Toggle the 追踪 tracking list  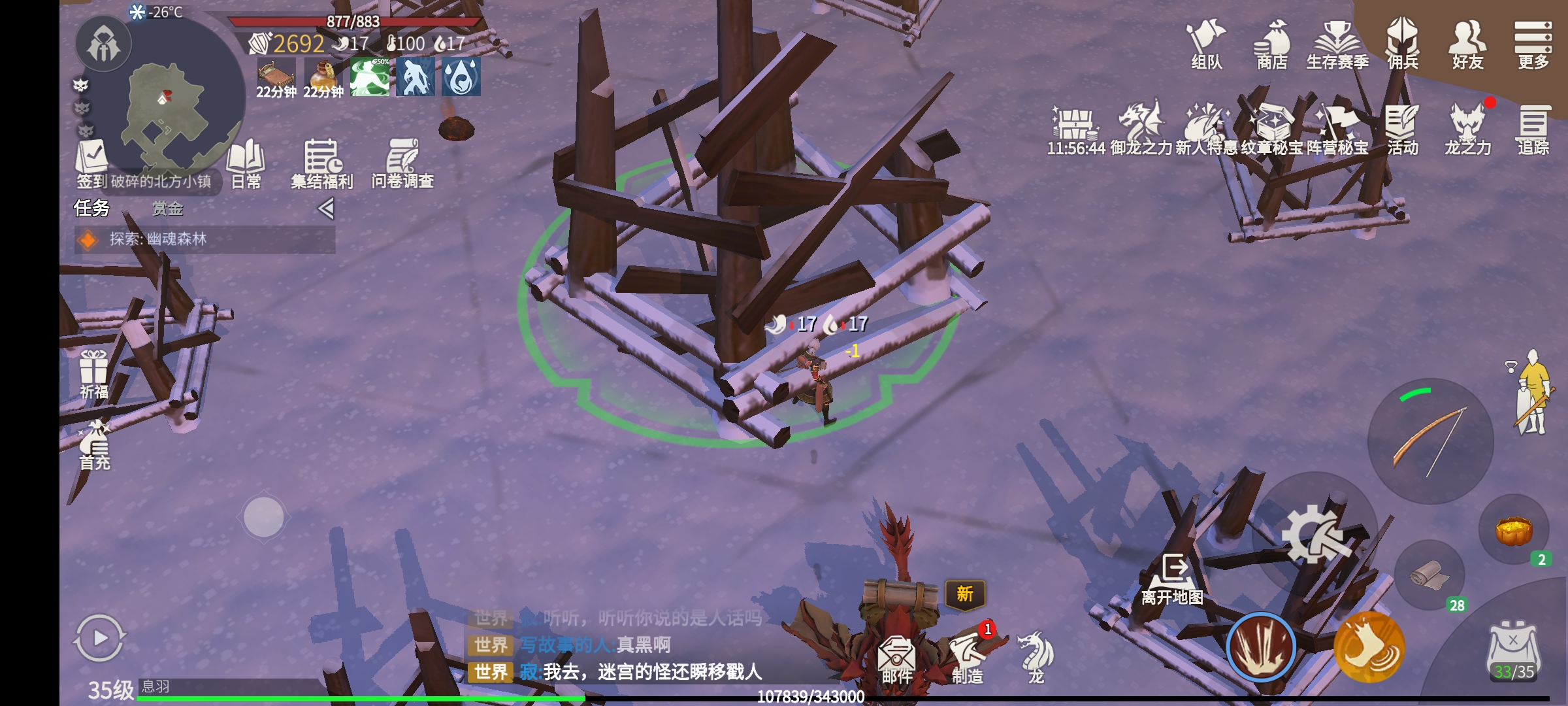(x=1533, y=129)
